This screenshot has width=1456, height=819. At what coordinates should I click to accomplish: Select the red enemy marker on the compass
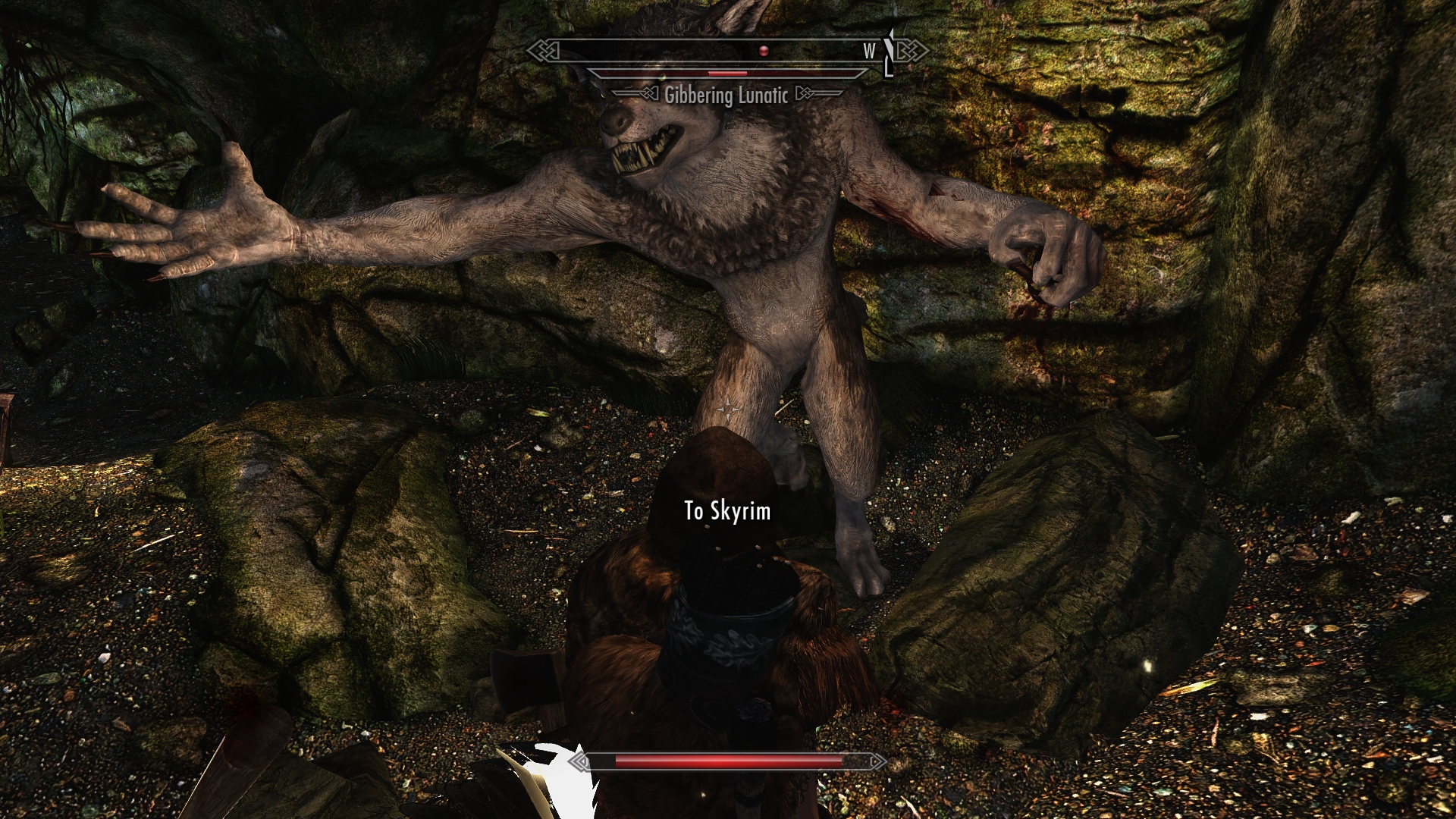click(764, 51)
